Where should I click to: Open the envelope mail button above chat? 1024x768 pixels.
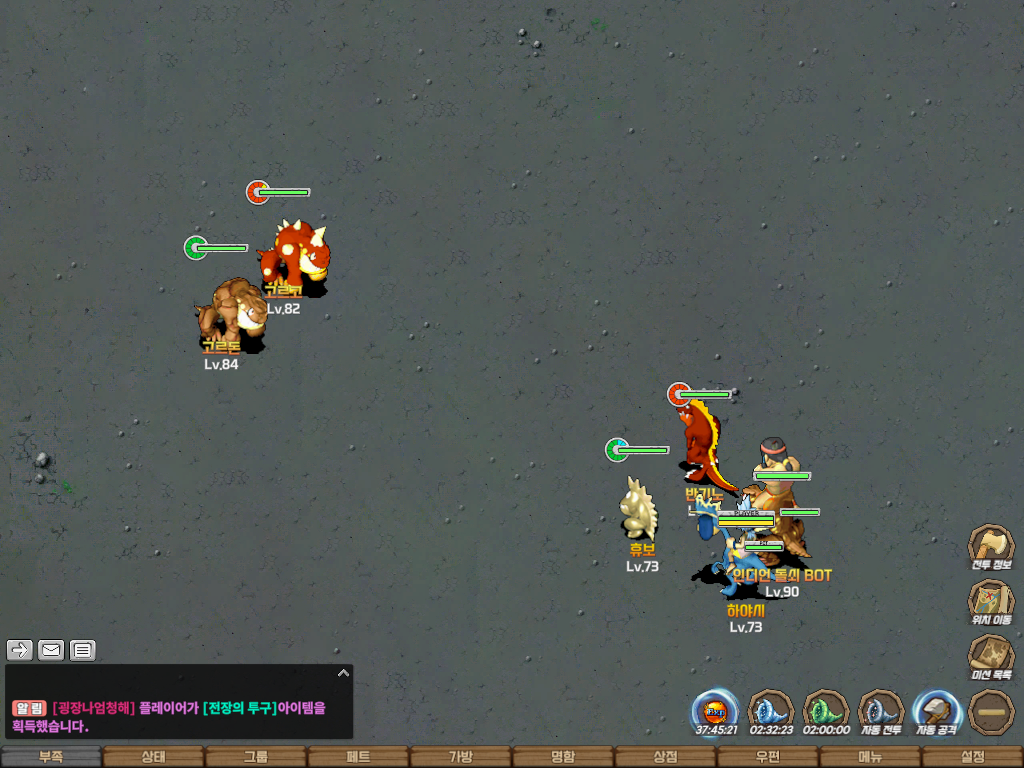(x=51, y=651)
